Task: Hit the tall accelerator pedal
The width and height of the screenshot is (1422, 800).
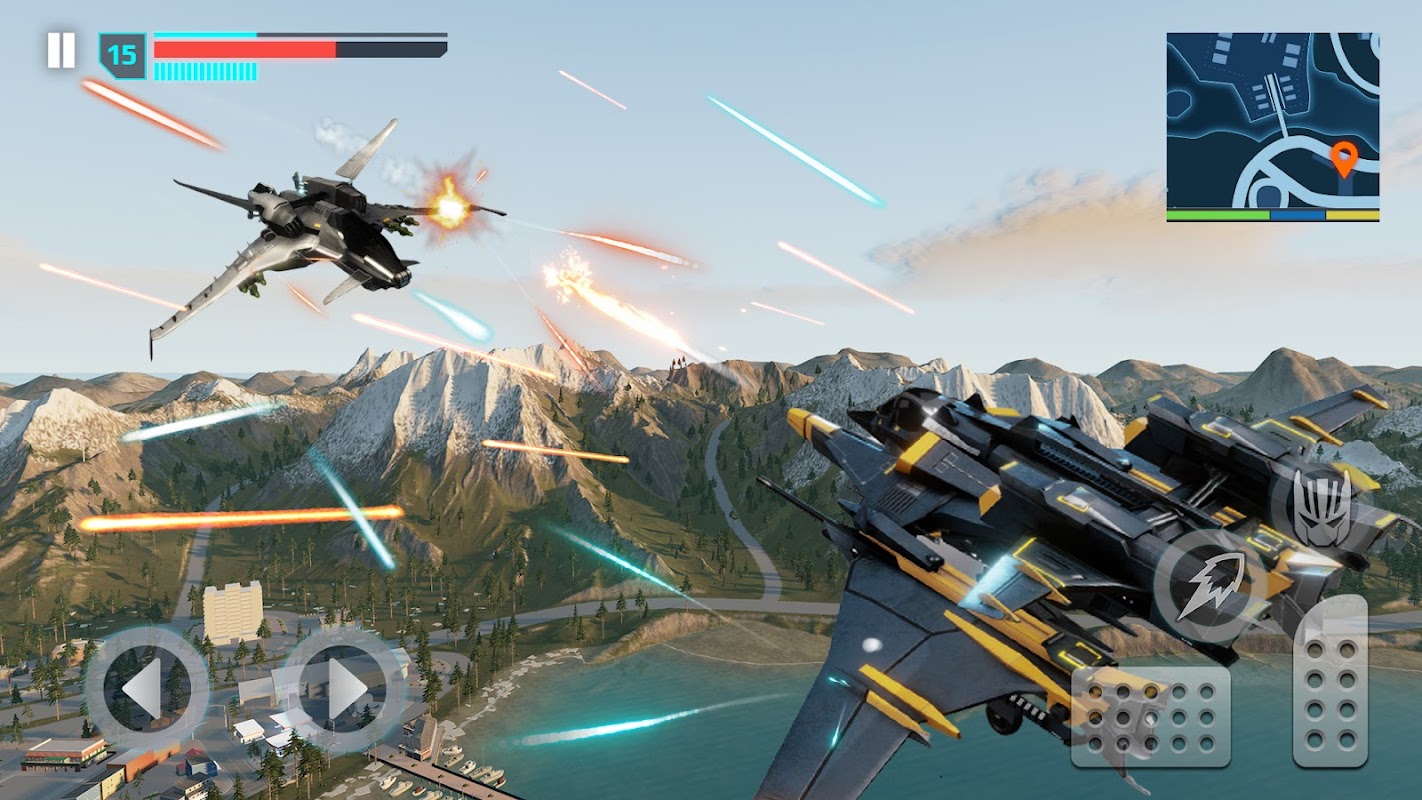Action: tap(1330, 682)
